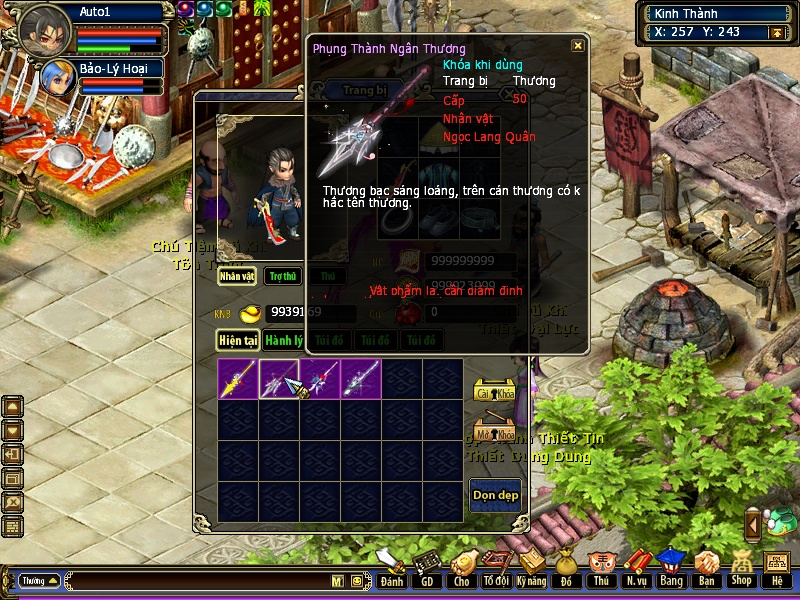Viewport: 800px width, 600px height.
Task: Open the GD trade button
Action: (427, 571)
